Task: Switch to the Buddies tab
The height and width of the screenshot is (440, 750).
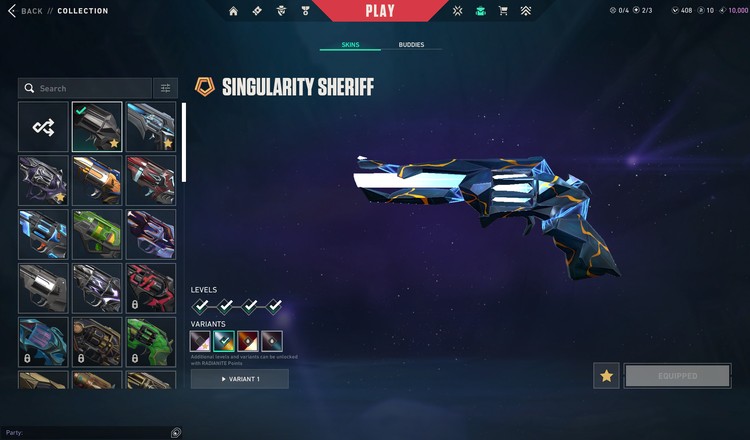Action: [x=411, y=45]
